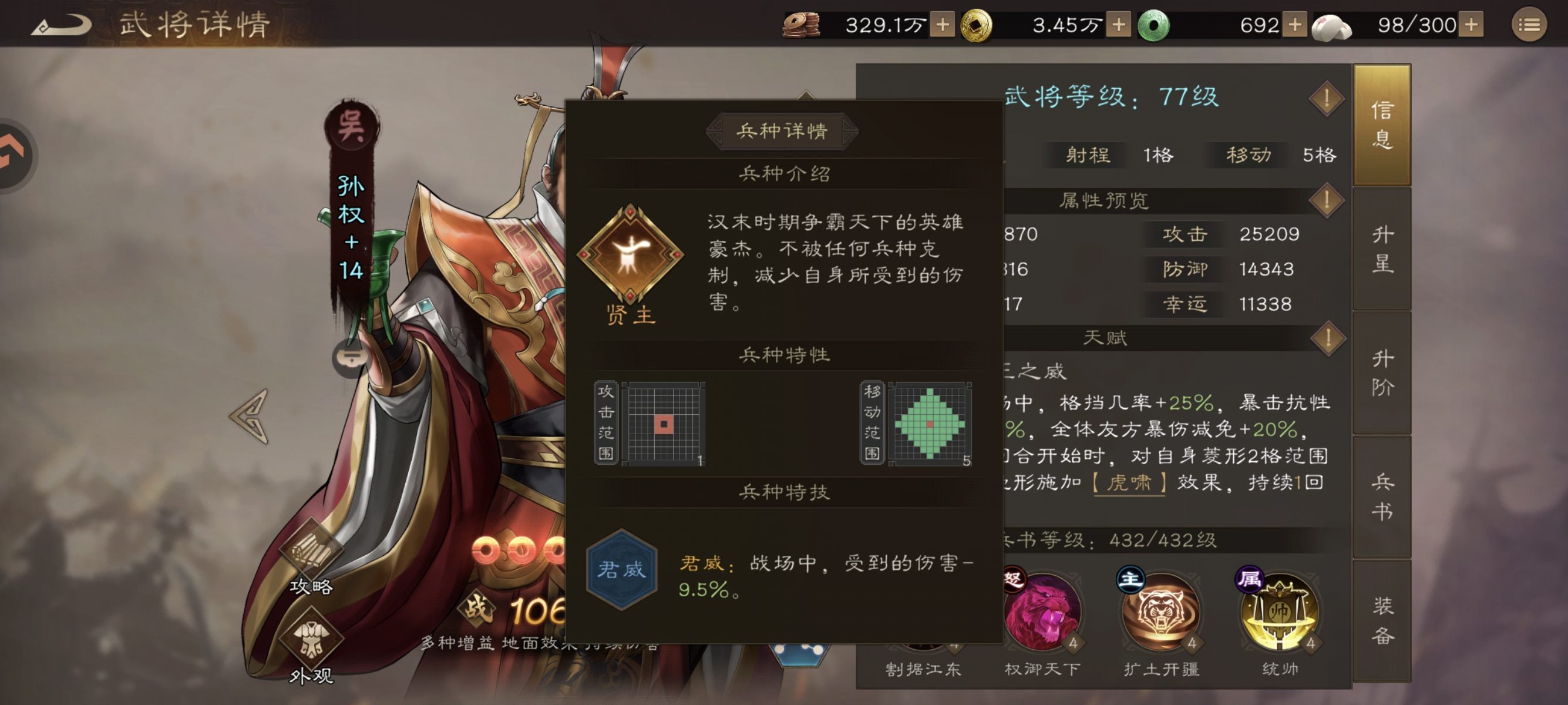Select the 君威 hexagonal skill icon
This screenshot has height=705, width=1568.
click(622, 571)
